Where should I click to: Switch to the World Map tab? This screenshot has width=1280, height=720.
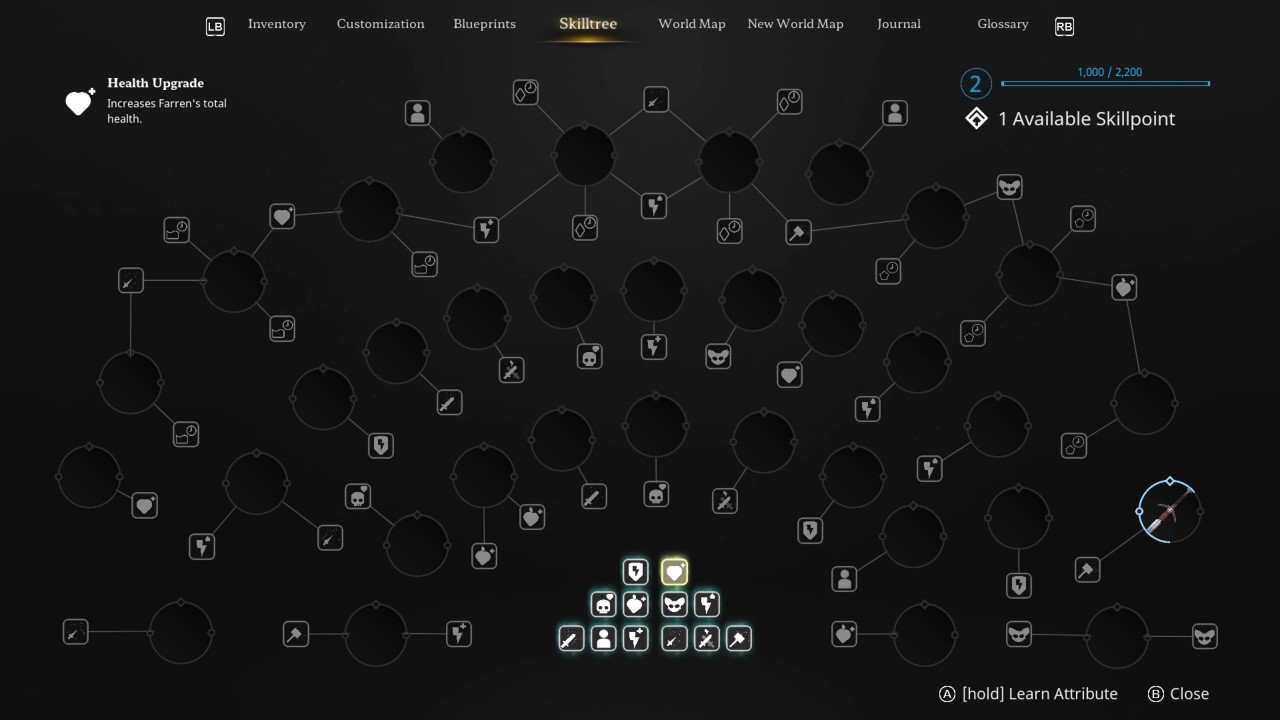point(691,23)
